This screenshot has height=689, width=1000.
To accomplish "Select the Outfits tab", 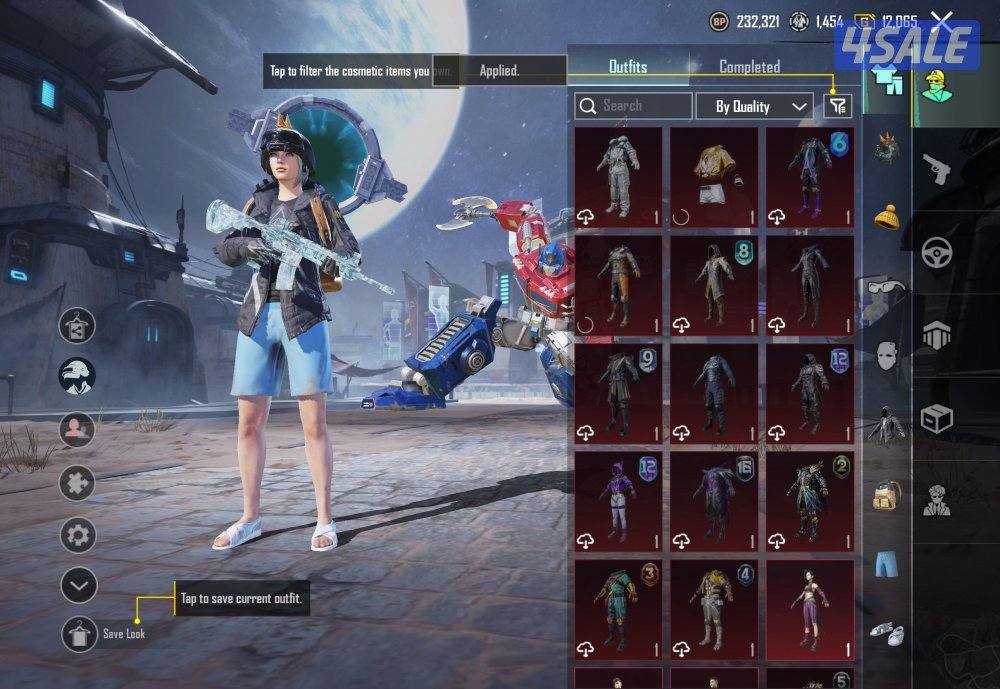I will click(628, 67).
